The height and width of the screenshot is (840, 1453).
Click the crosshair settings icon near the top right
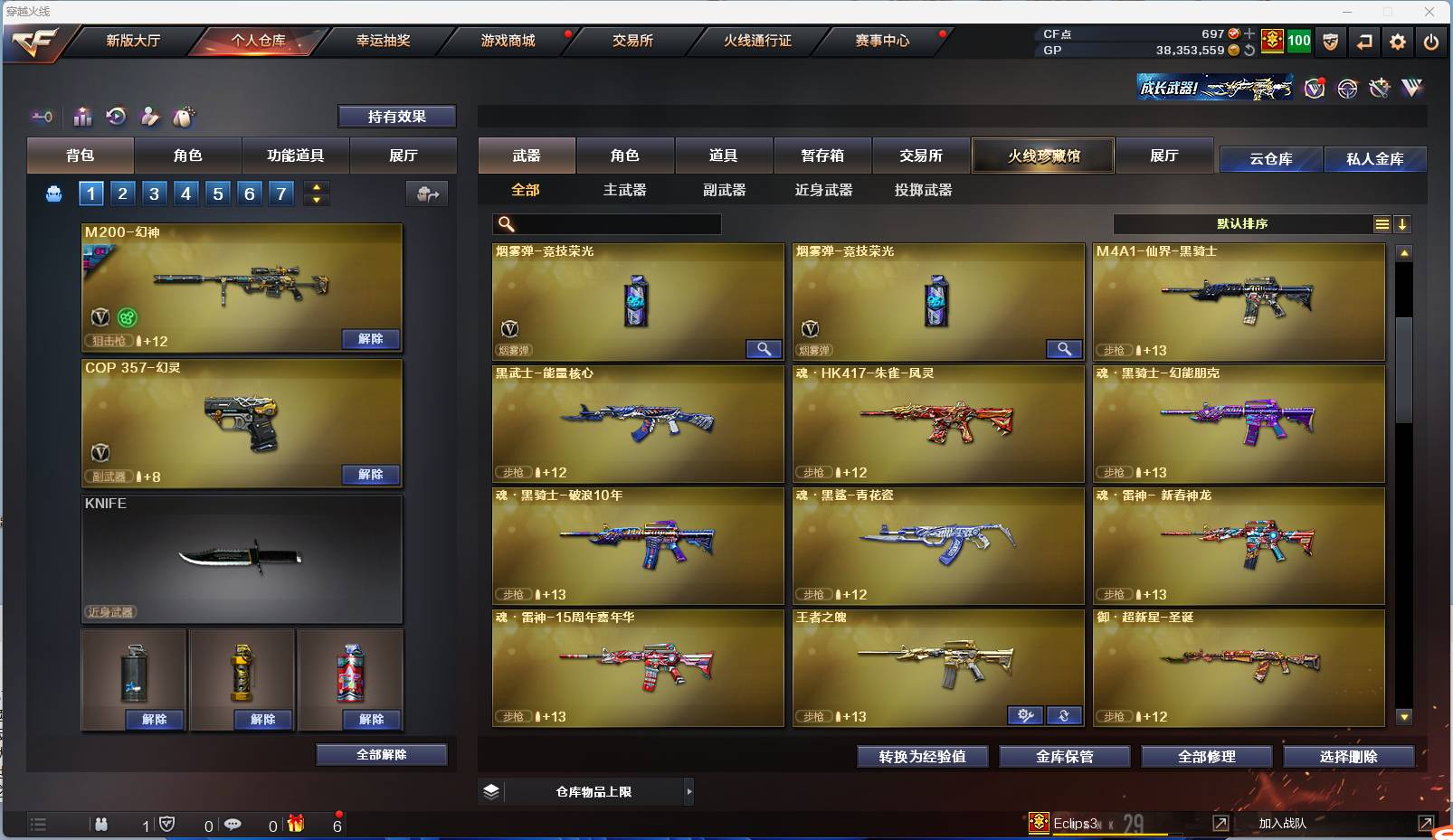click(1347, 88)
